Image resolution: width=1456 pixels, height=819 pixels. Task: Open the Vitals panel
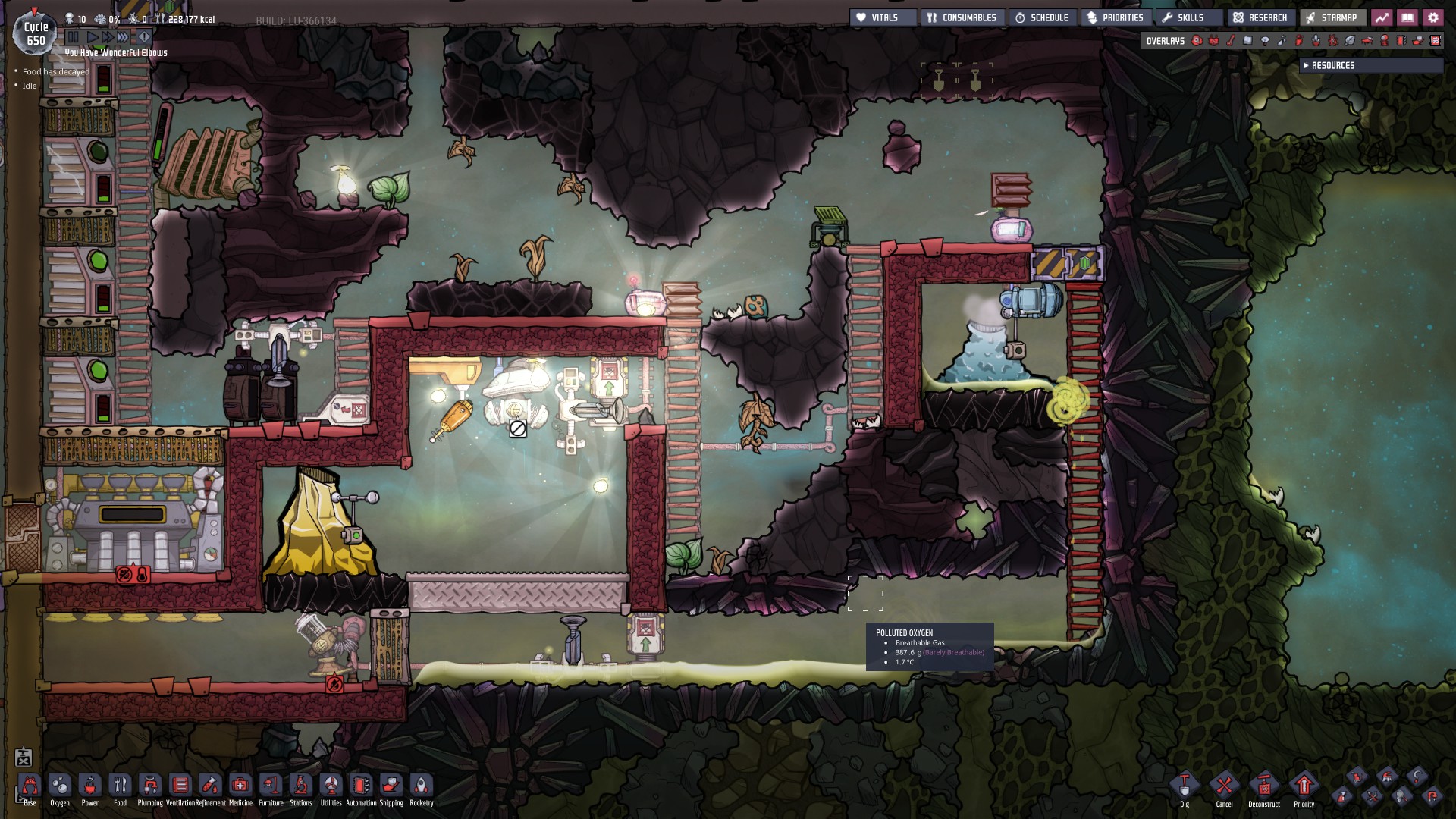(x=883, y=17)
